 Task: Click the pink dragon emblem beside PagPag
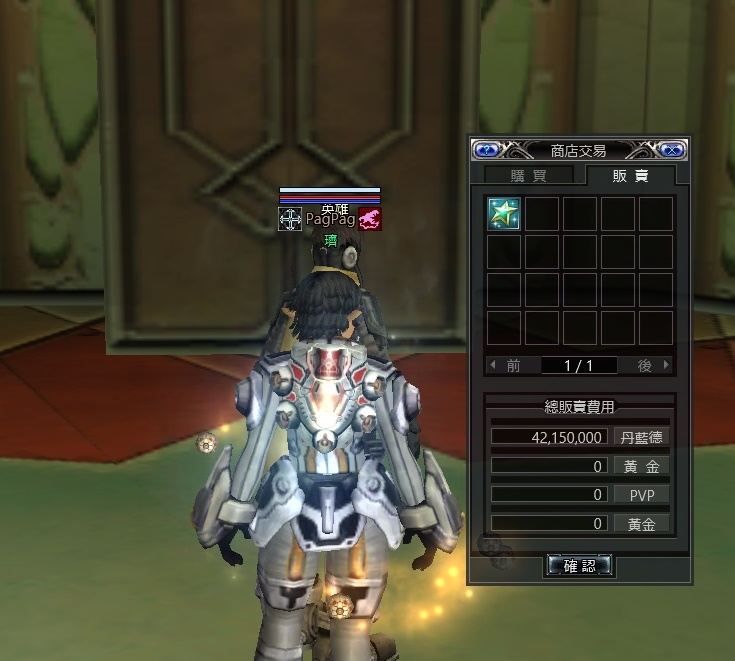click(370, 219)
